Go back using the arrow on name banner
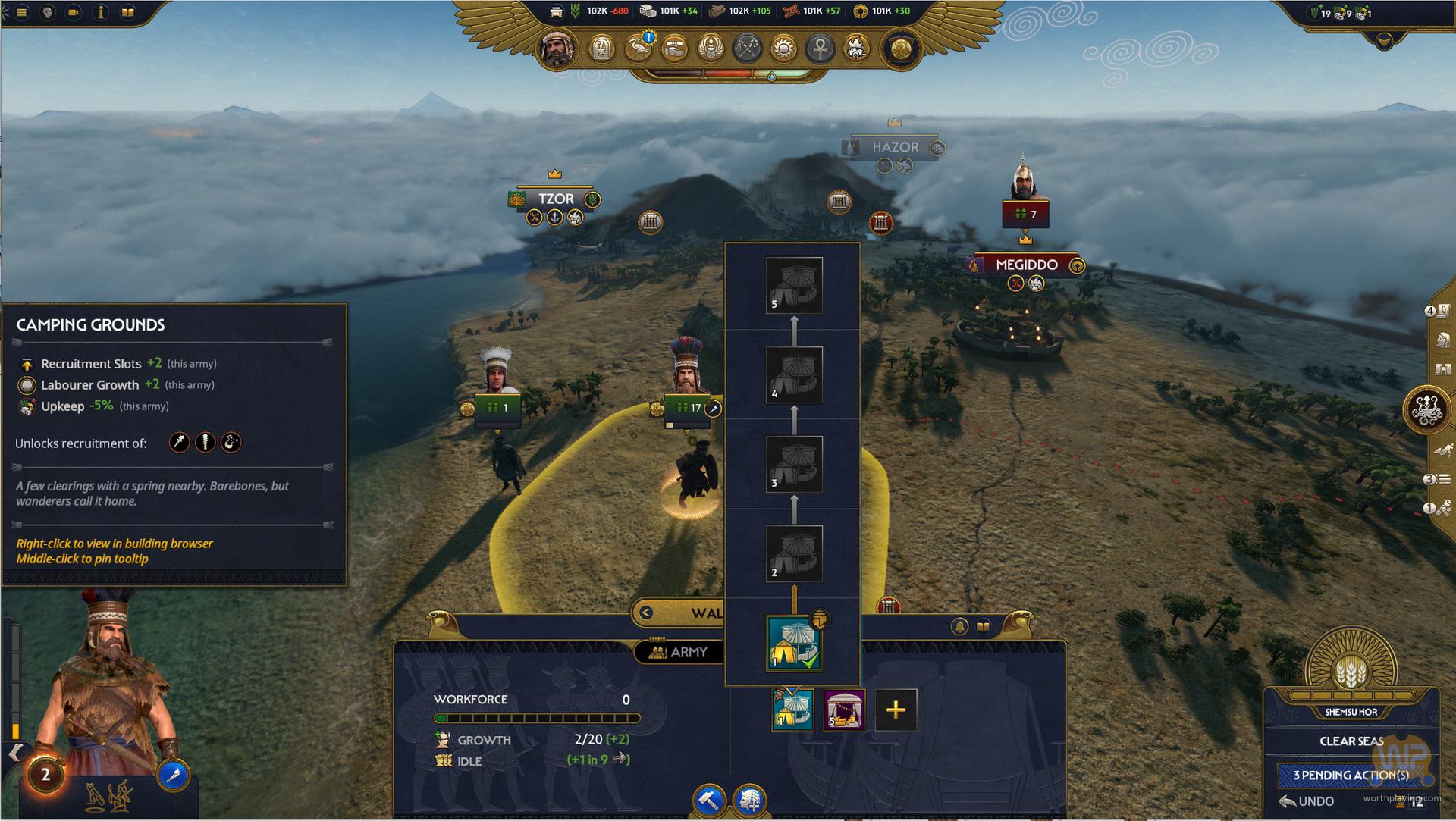The height and width of the screenshot is (821, 1456). [646, 613]
